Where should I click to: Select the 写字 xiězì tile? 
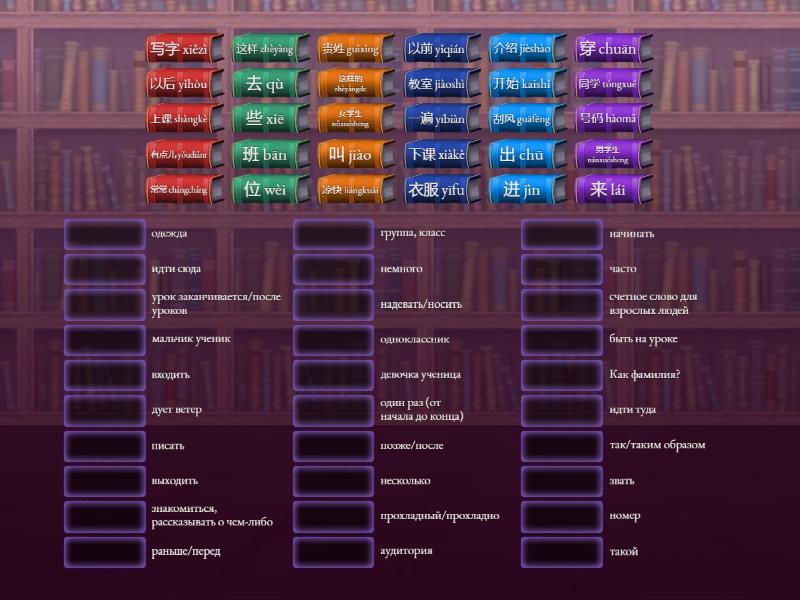(x=178, y=48)
